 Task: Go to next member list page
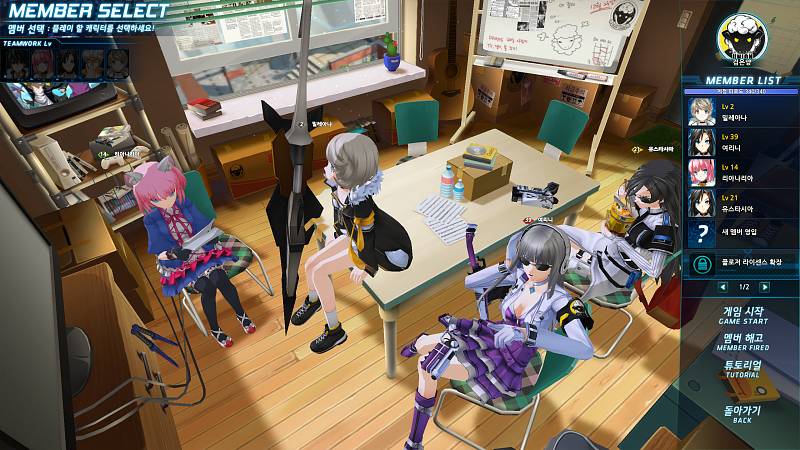click(765, 288)
